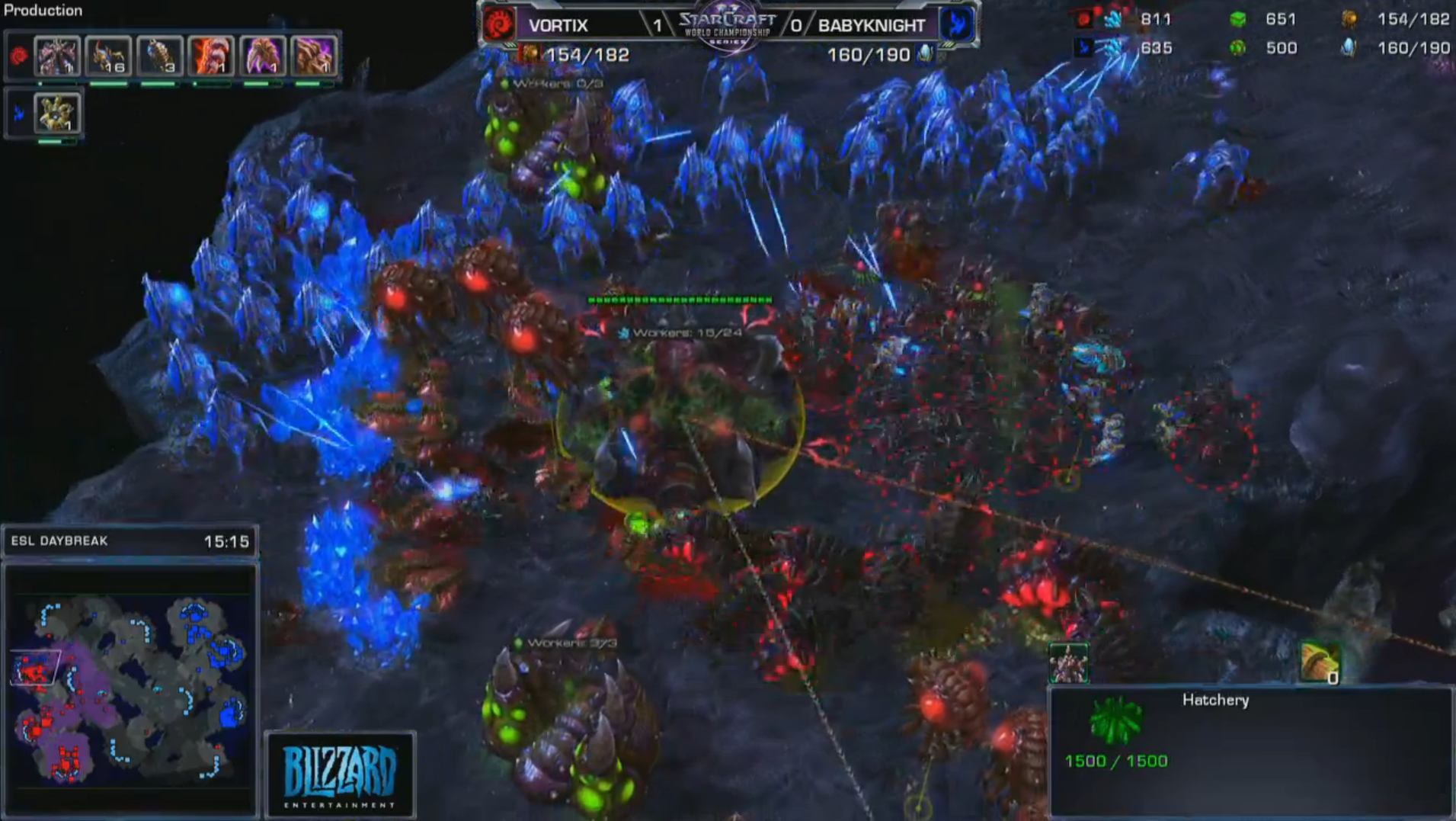Click the Hatchery portrait icon above the info panel
The height and width of the screenshot is (821, 1456).
[1068, 662]
